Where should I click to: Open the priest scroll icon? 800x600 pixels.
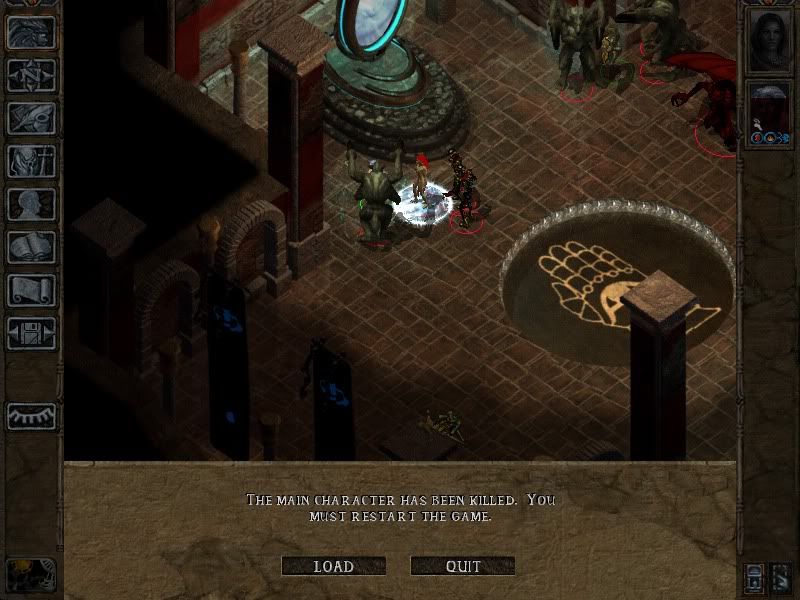click(x=31, y=290)
